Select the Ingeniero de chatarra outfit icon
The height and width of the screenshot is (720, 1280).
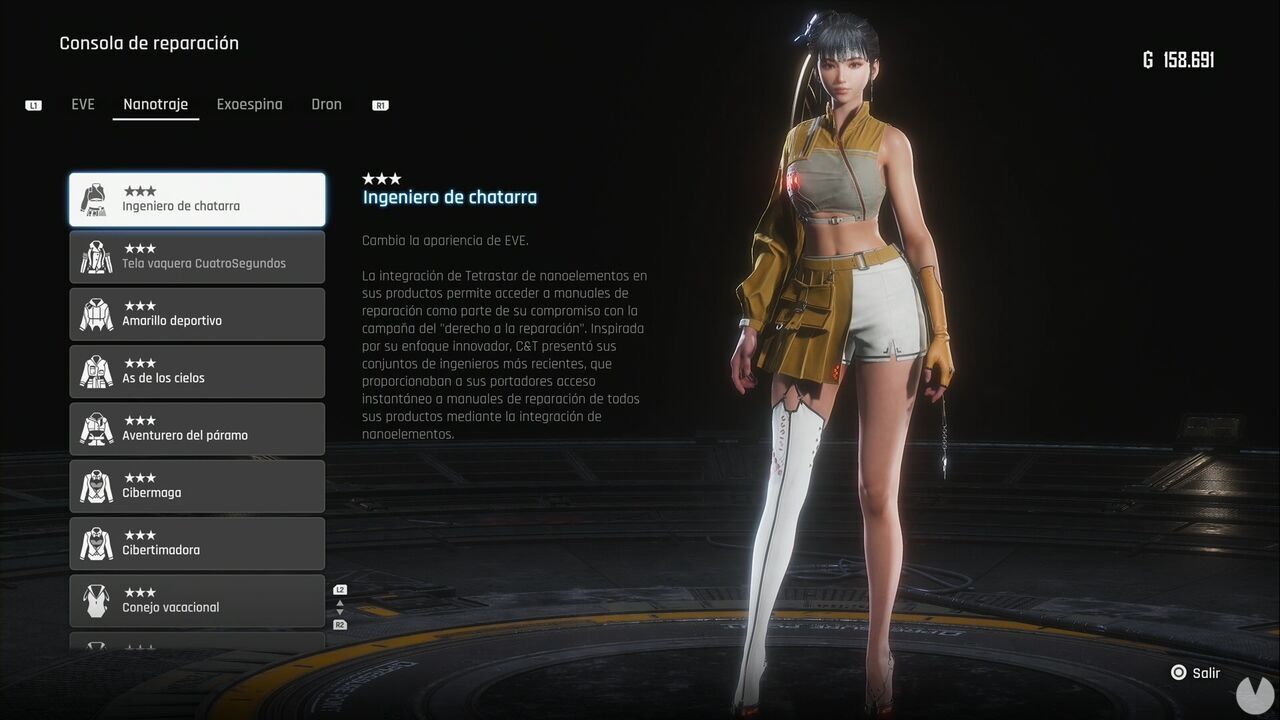95,199
